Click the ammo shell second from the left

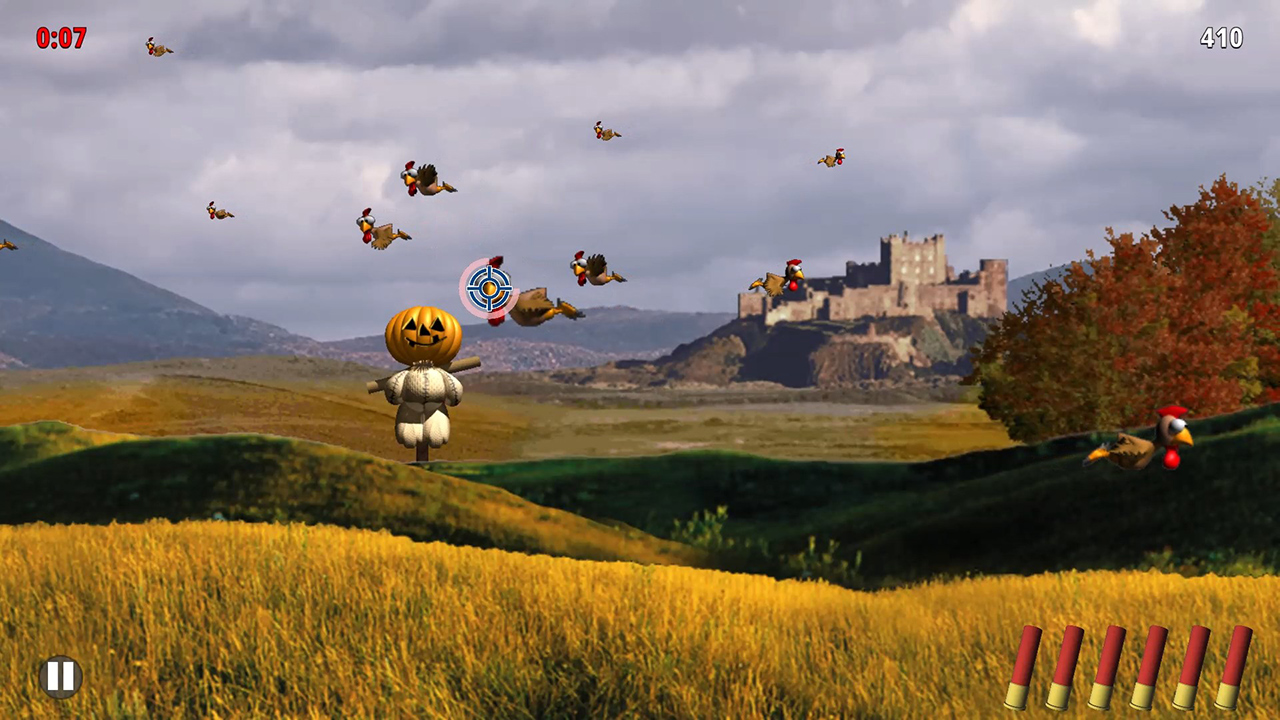pos(1065,665)
